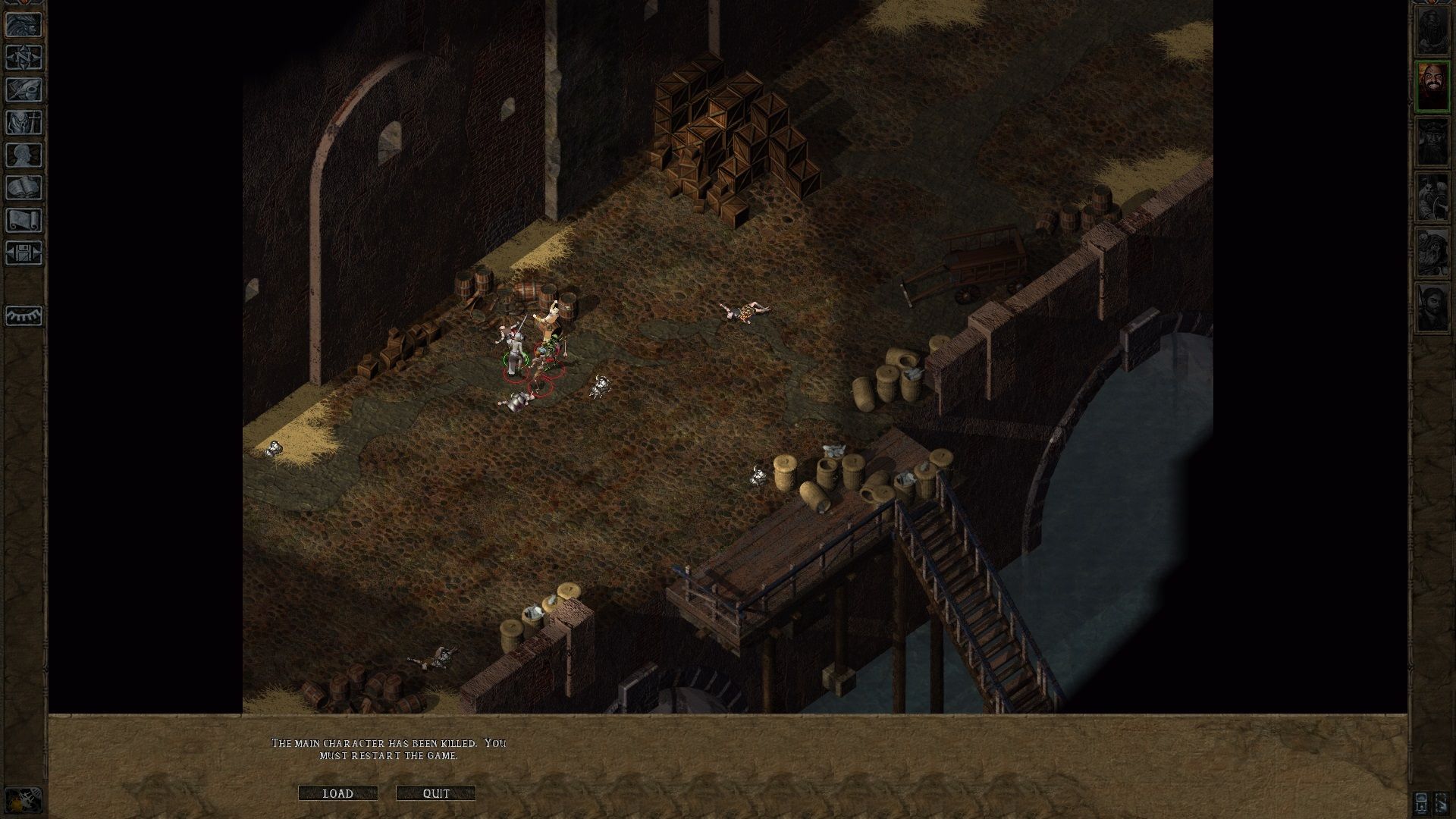Viewport: 1456px width, 819px height.
Task: Open the area map compass icon
Action: [24, 58]
